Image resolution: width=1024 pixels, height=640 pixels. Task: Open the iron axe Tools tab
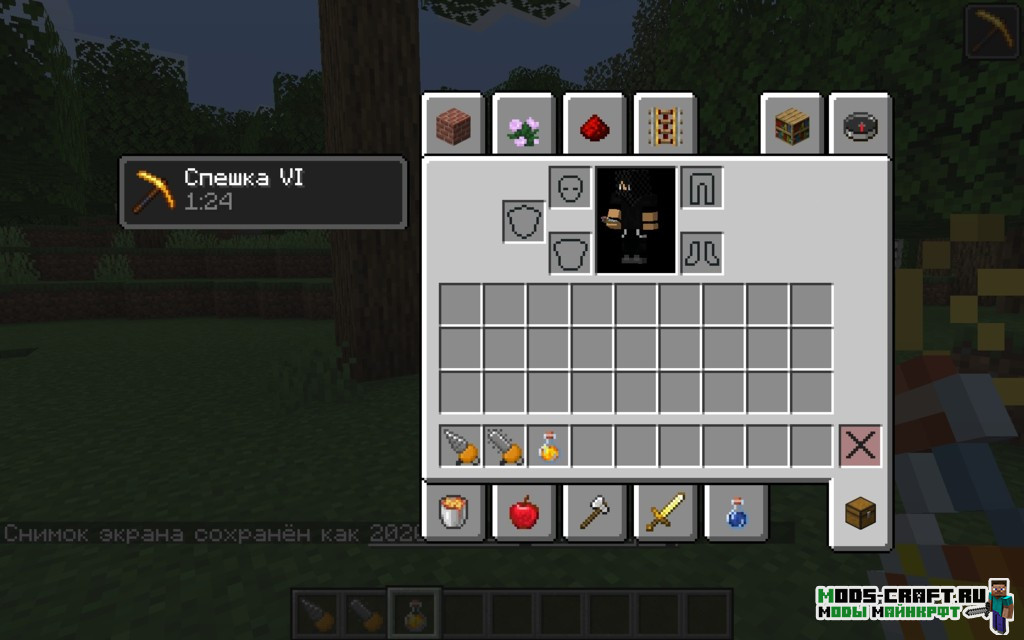tap(594, 513)
